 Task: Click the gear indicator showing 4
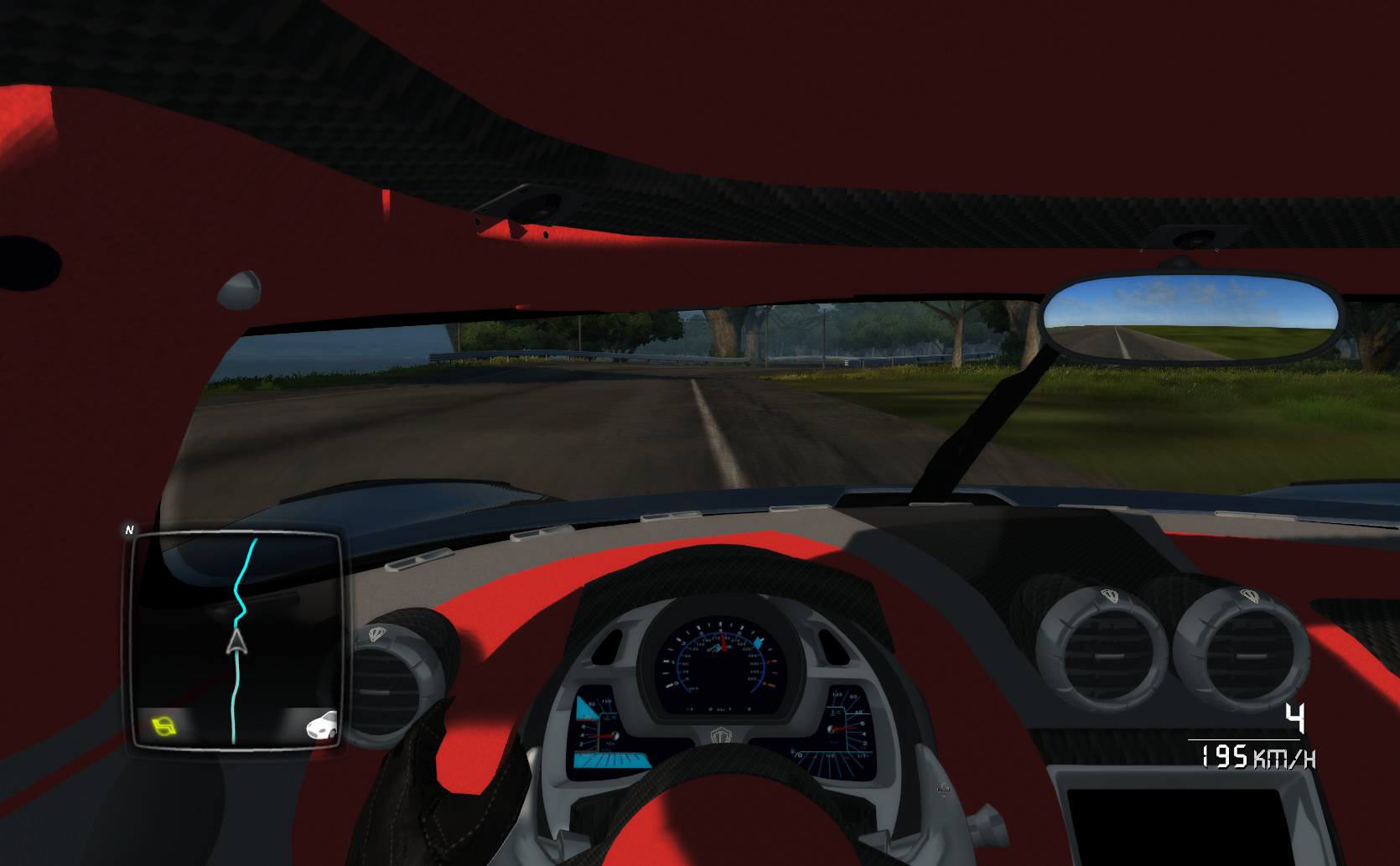1295,718
